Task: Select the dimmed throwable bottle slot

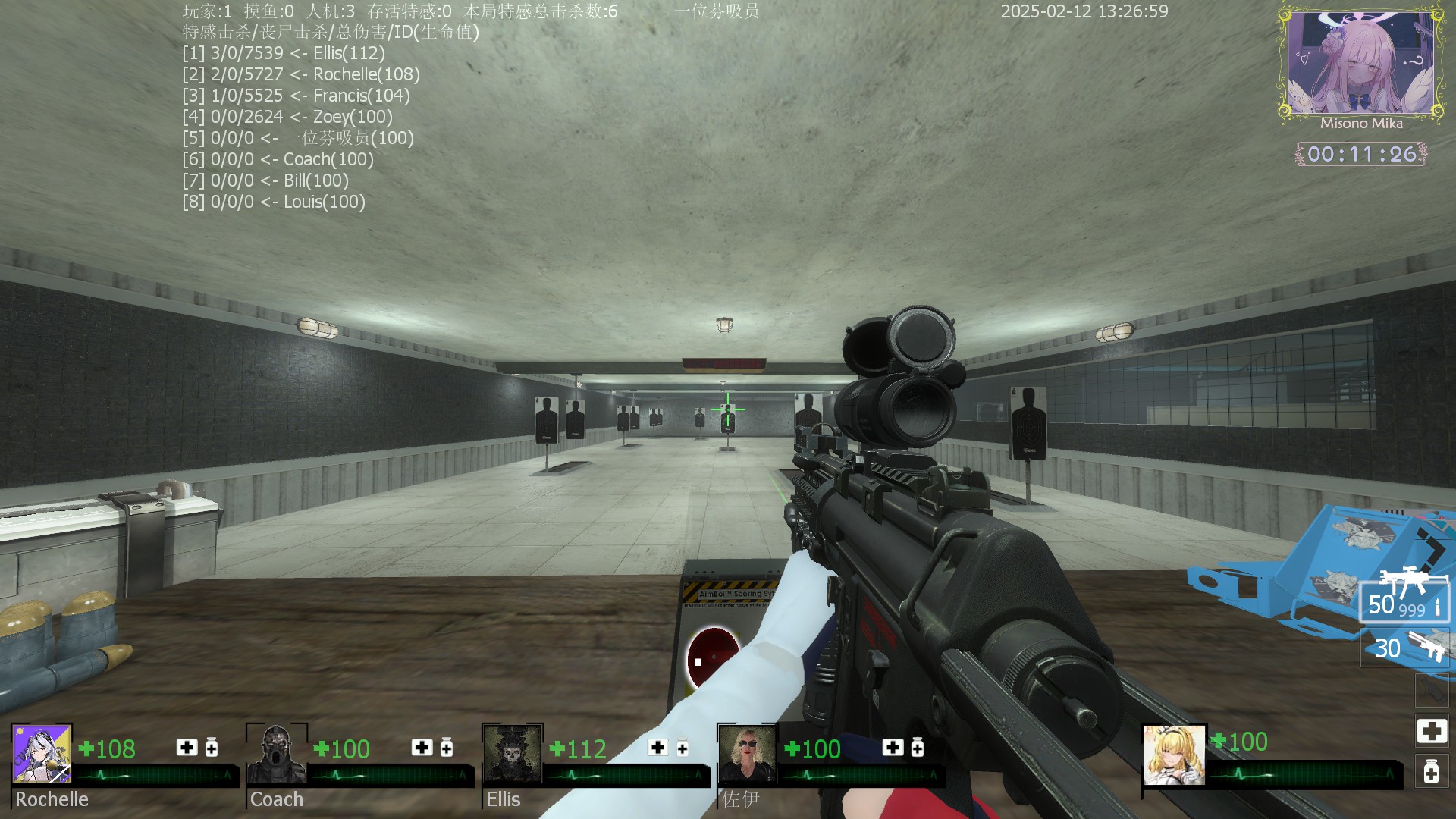Action: click(x=1431, y=691)
